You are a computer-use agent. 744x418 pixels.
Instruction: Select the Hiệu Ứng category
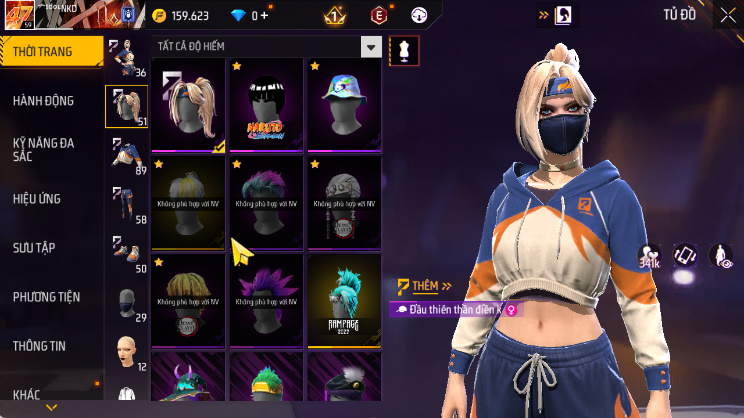[37, 198]
